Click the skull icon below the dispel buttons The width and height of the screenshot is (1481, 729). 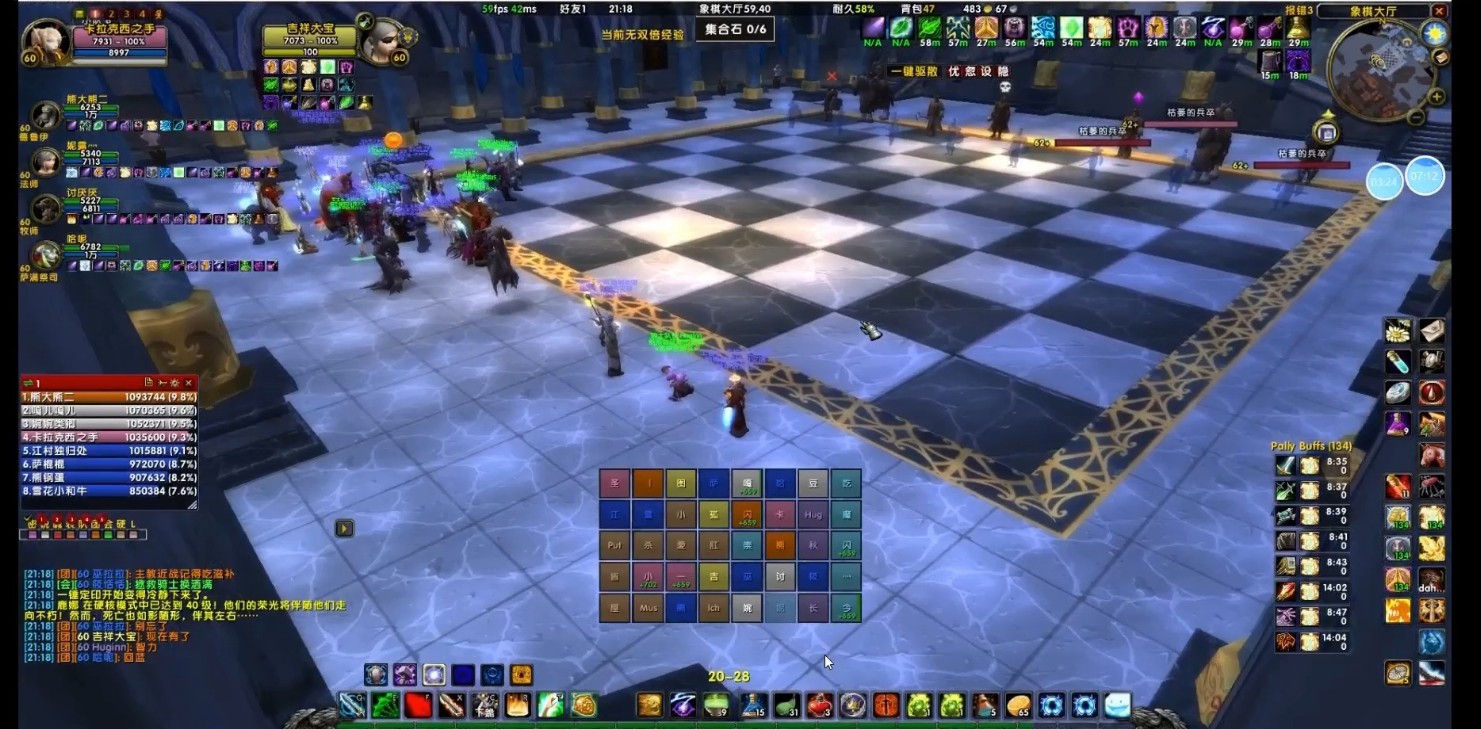pos(1005,87)
